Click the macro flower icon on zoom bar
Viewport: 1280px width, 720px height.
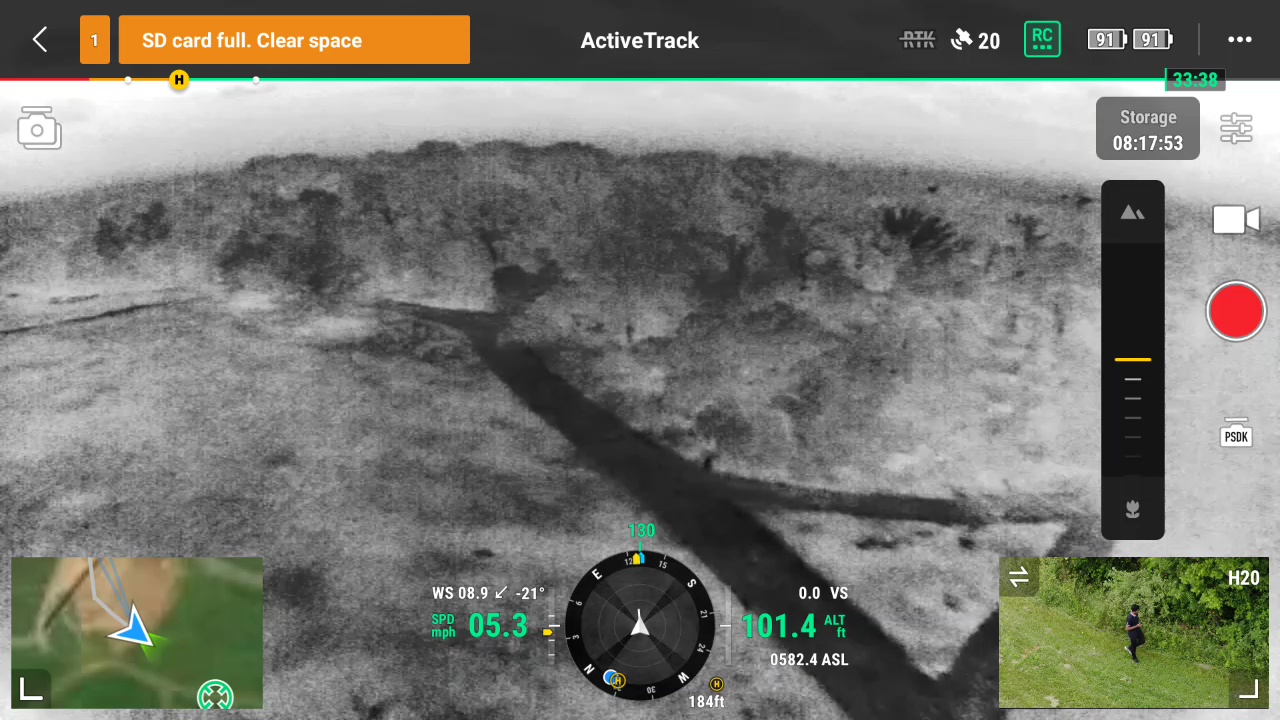click(1132, 509)
